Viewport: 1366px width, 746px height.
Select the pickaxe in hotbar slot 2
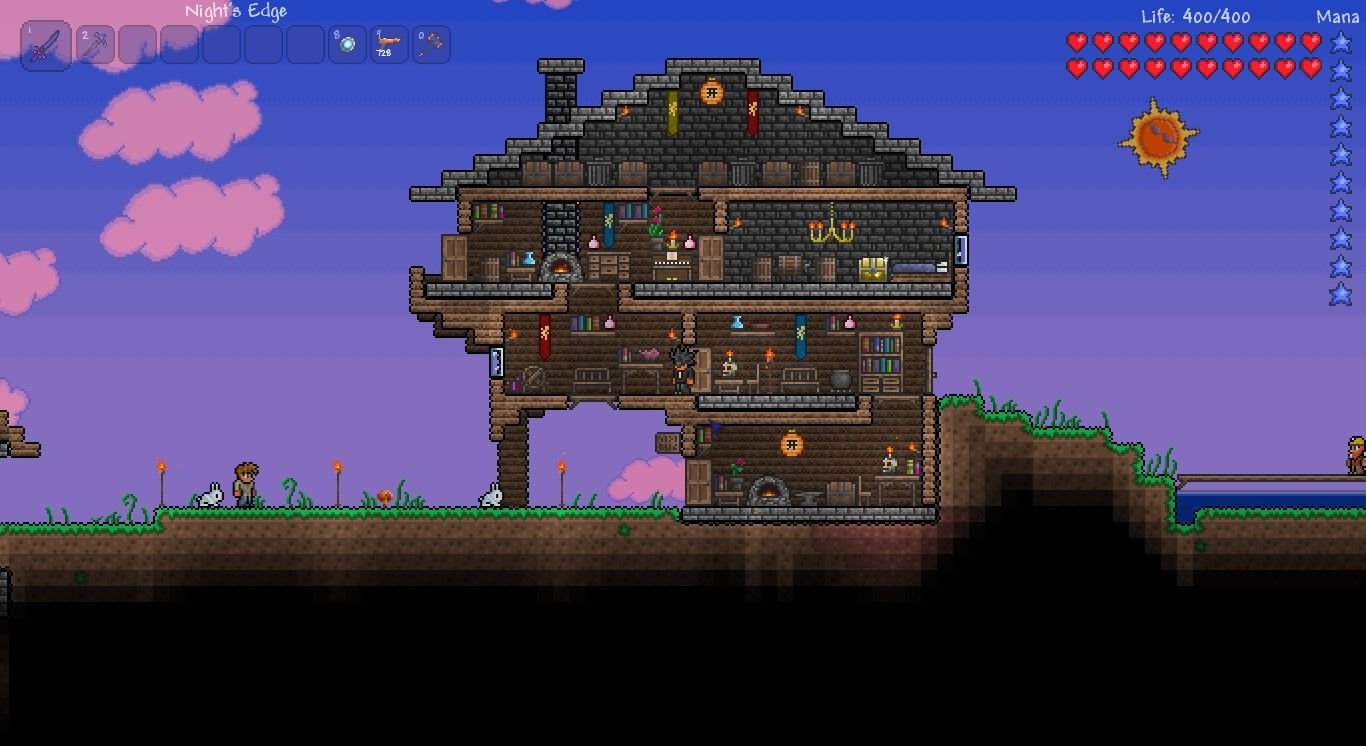(96, 45)
